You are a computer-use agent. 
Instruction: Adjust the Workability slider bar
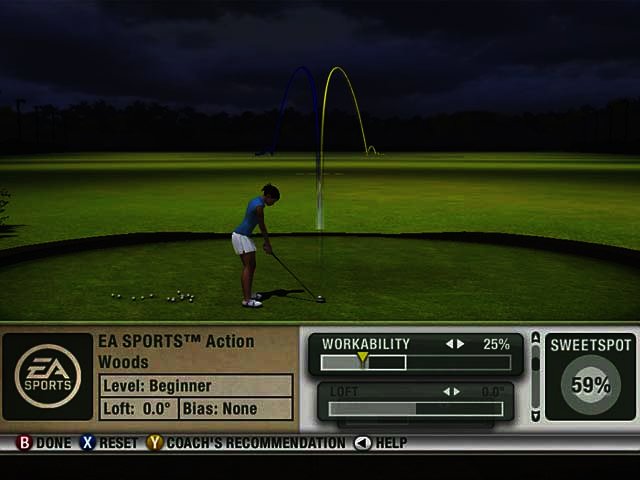point(415,363)
